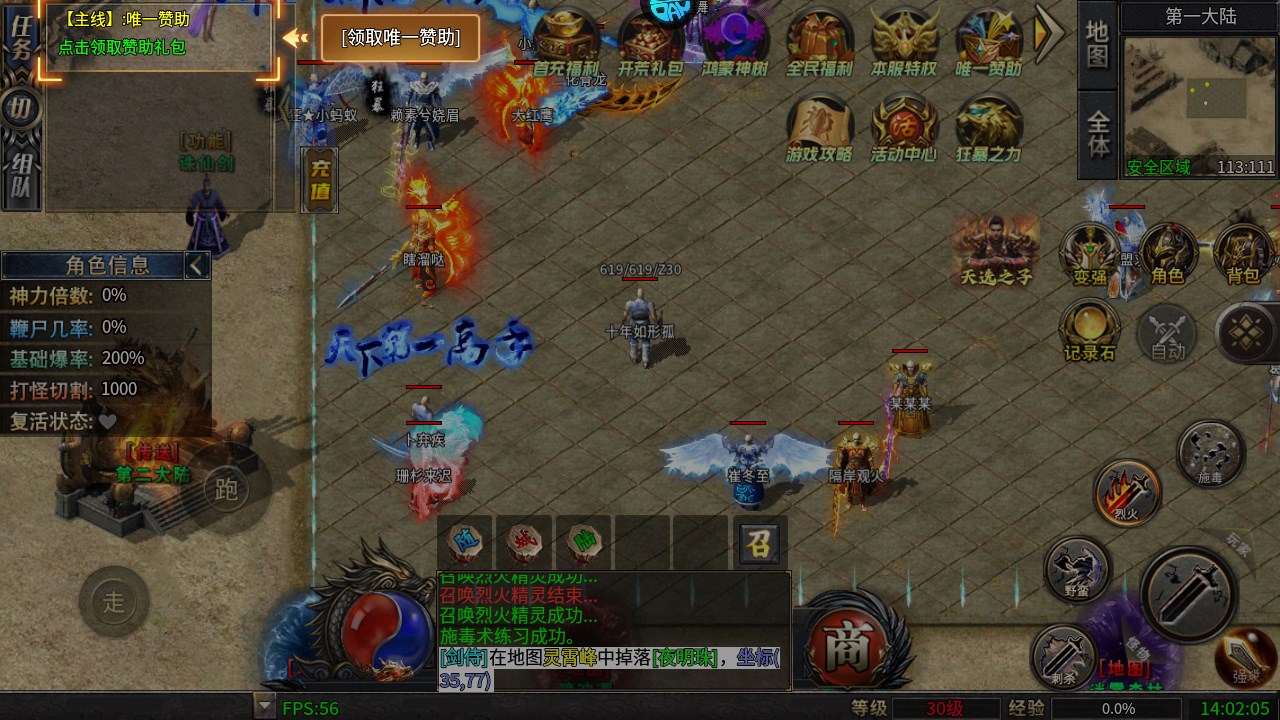Toggle 走 walk movement mode
Image resolution: width=1280 pixels, height=720 pixels.
[x=113, y=600]
